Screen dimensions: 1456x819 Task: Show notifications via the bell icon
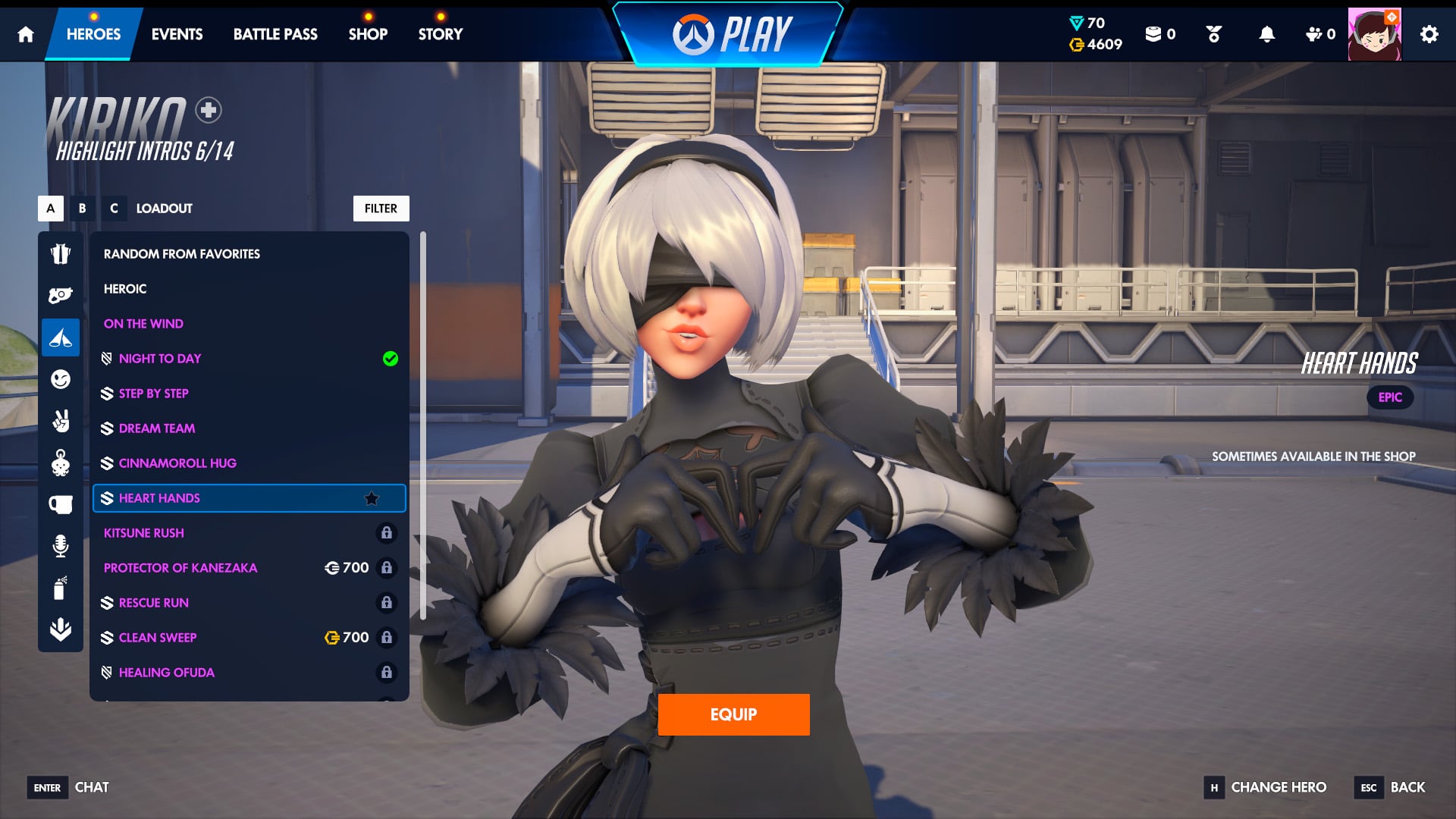[x=1266, y=34]
